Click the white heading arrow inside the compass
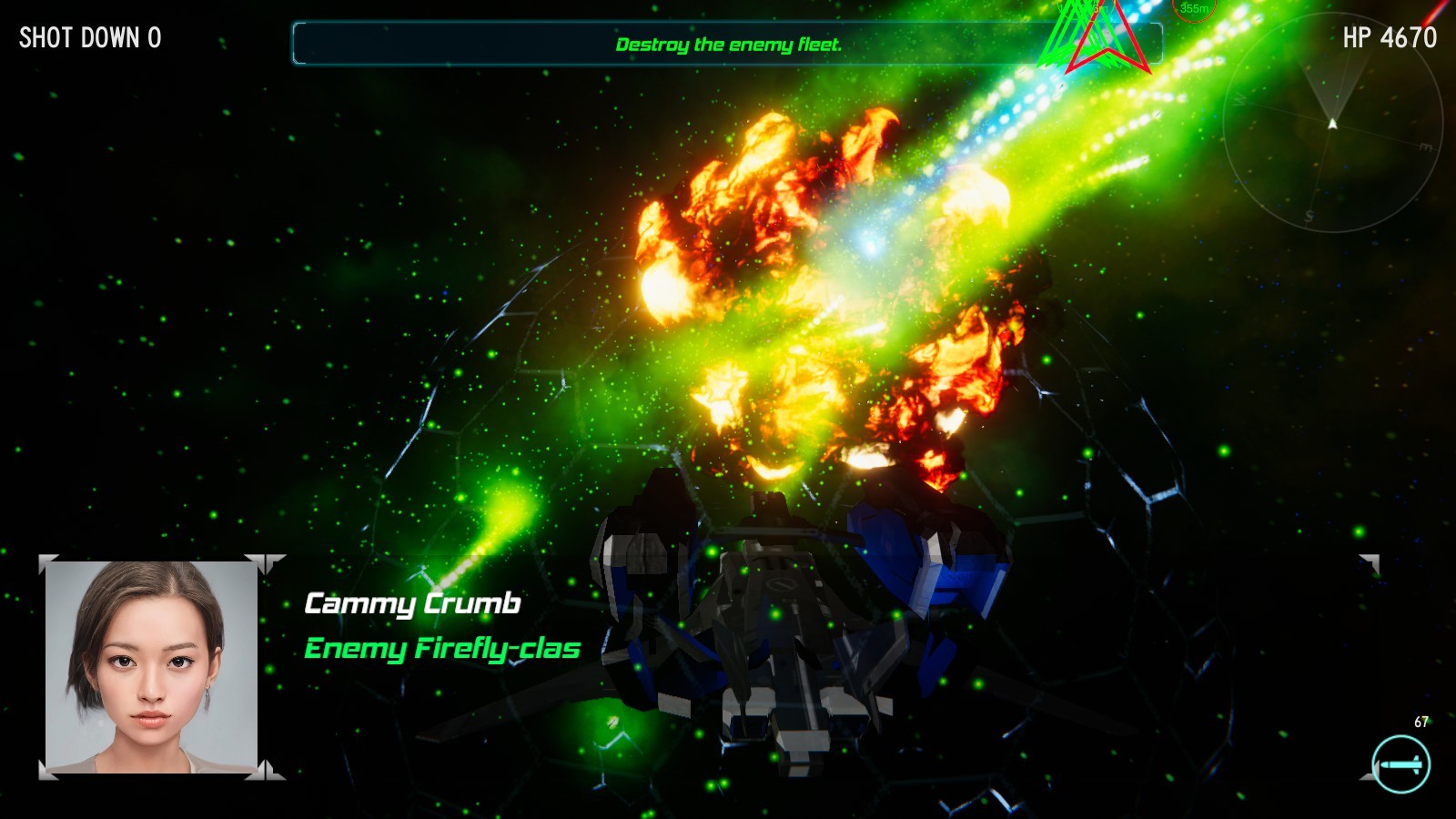This screenshot has width=1456, height=819. click(x=1331, y=123)
